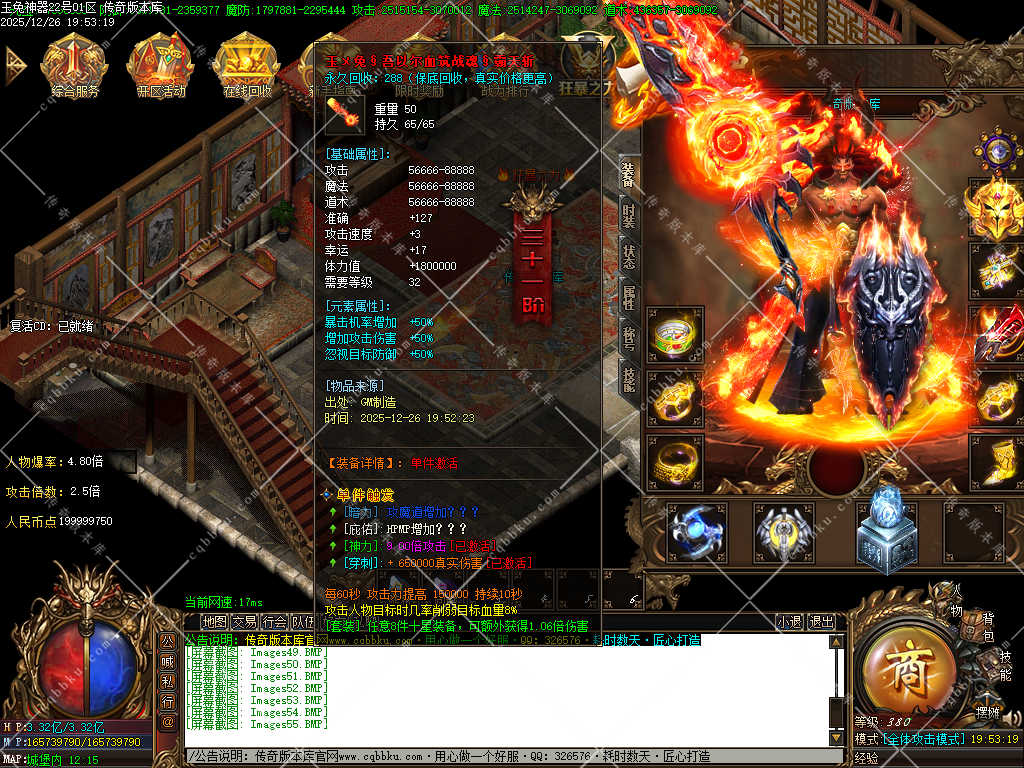Screen dimensions: 1024x768
Task: Select the golden boots equipment slot
Action: tap(996, 462)
